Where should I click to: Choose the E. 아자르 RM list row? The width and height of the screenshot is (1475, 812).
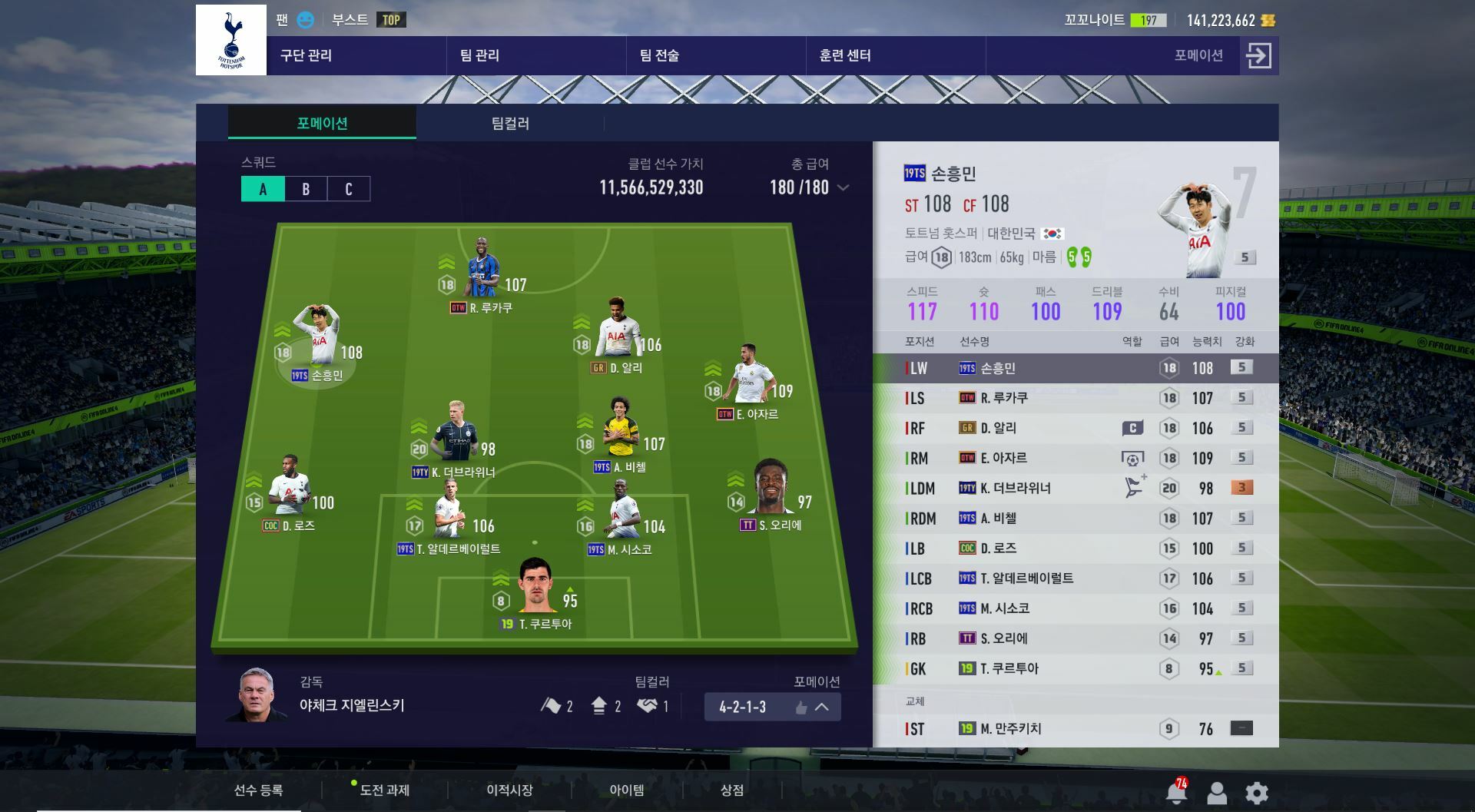pos(1076,458)
